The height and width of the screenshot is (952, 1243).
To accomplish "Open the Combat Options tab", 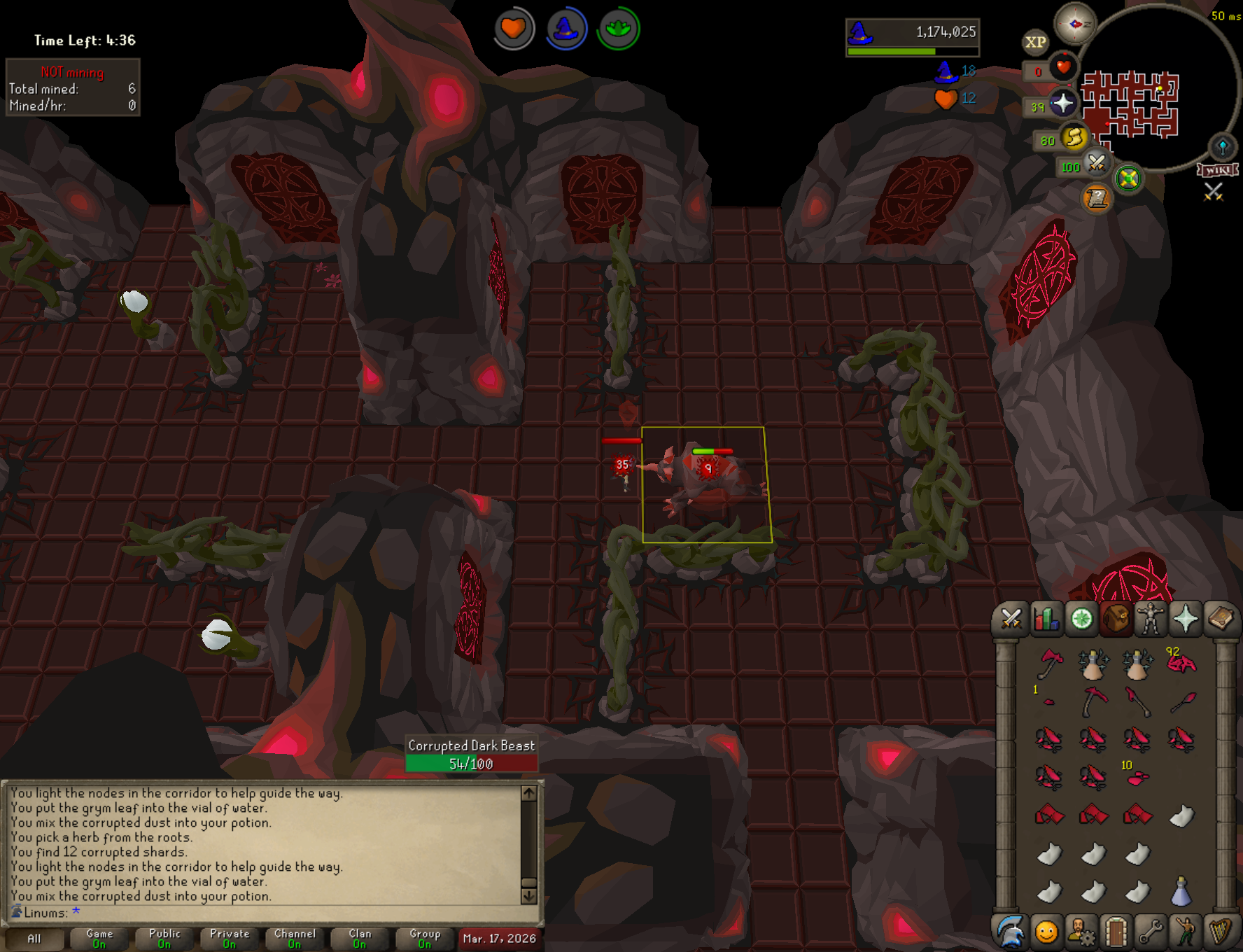I will click(x=1011, y=619).
